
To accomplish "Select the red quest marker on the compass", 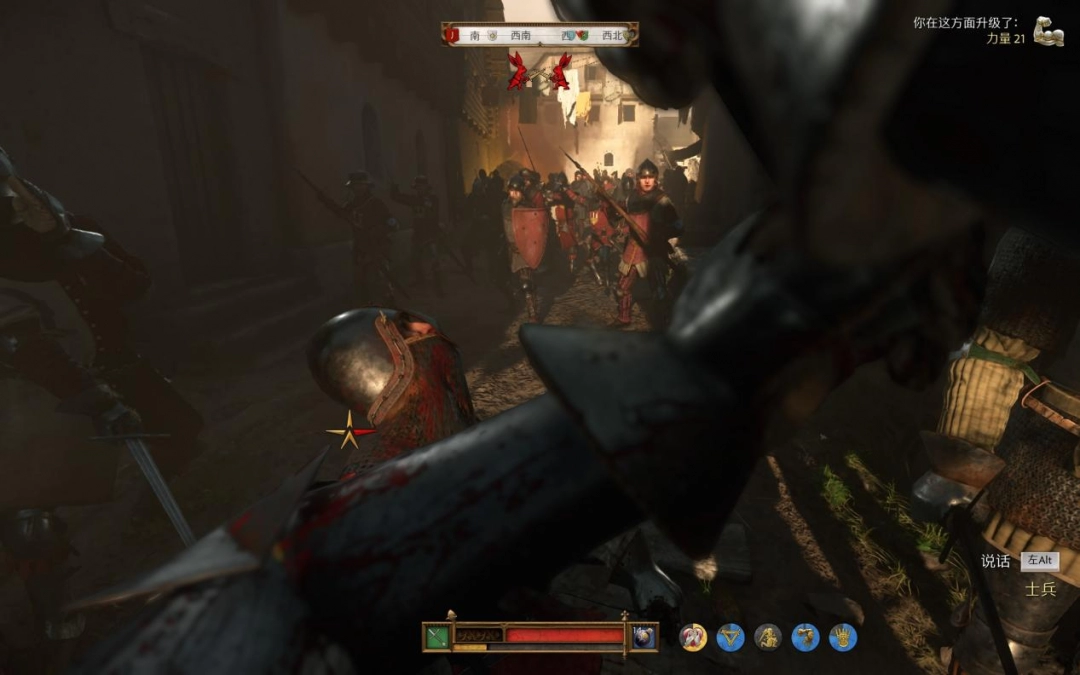I will (x=453, y=35).
